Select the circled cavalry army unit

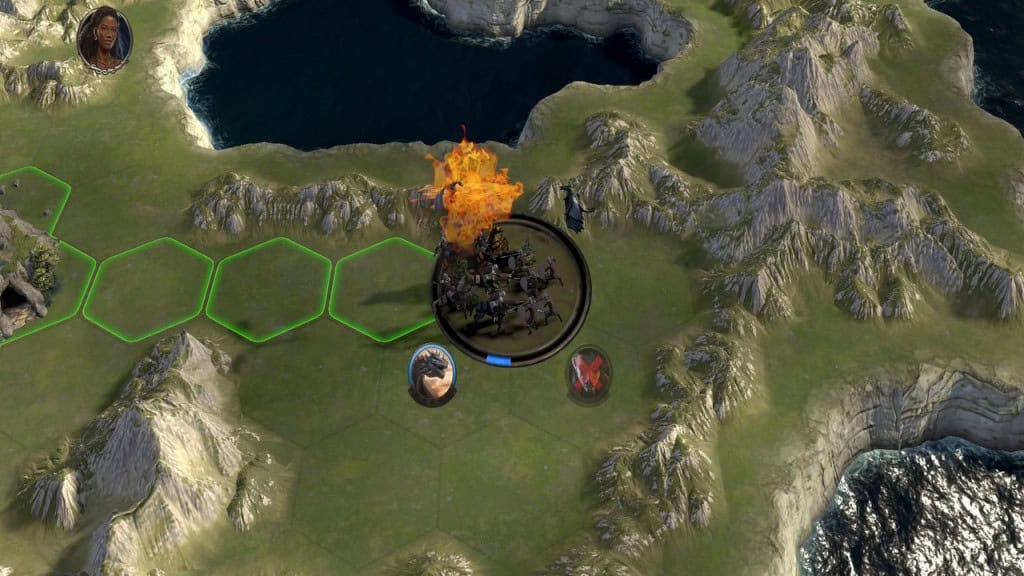click(x=511, y=289)
